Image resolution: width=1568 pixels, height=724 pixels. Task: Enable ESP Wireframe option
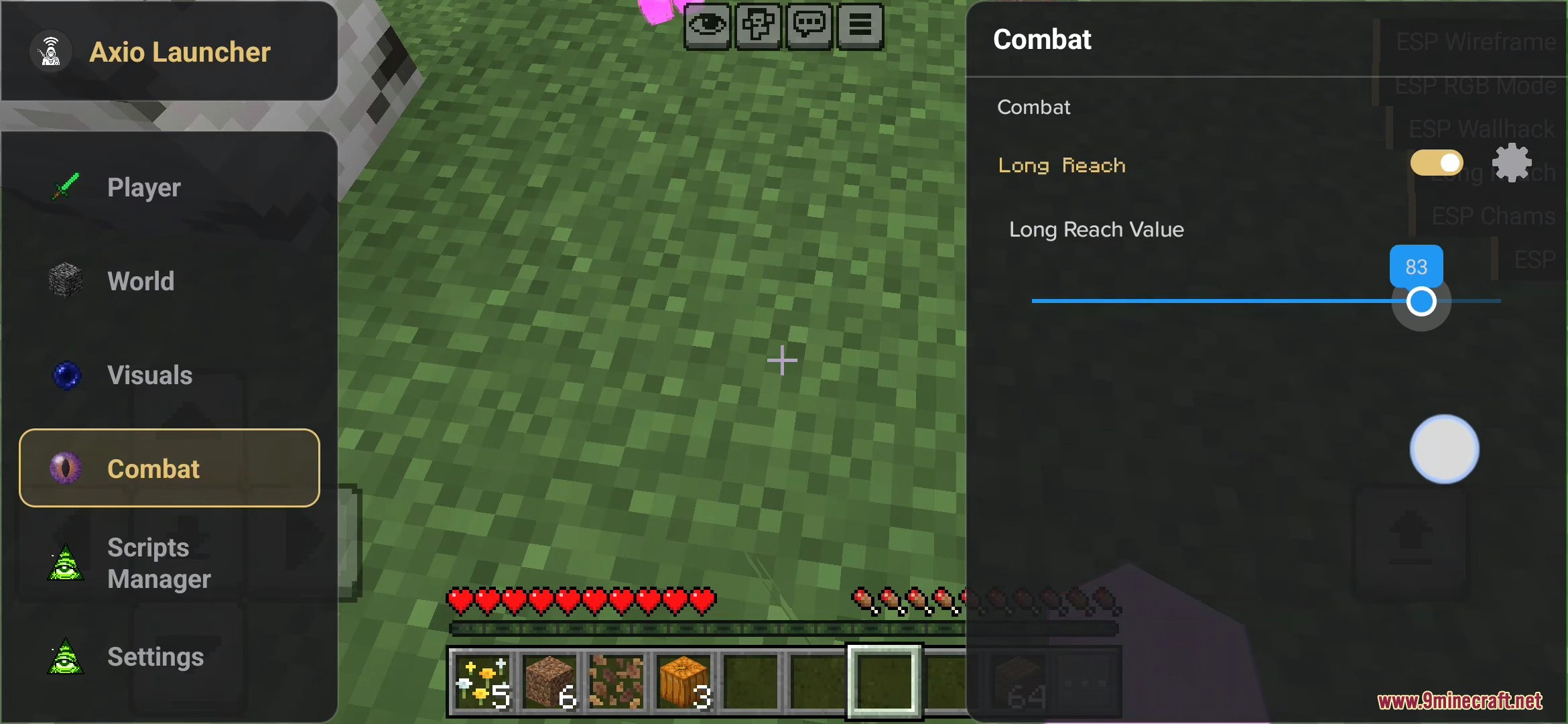click(1477, 42)
